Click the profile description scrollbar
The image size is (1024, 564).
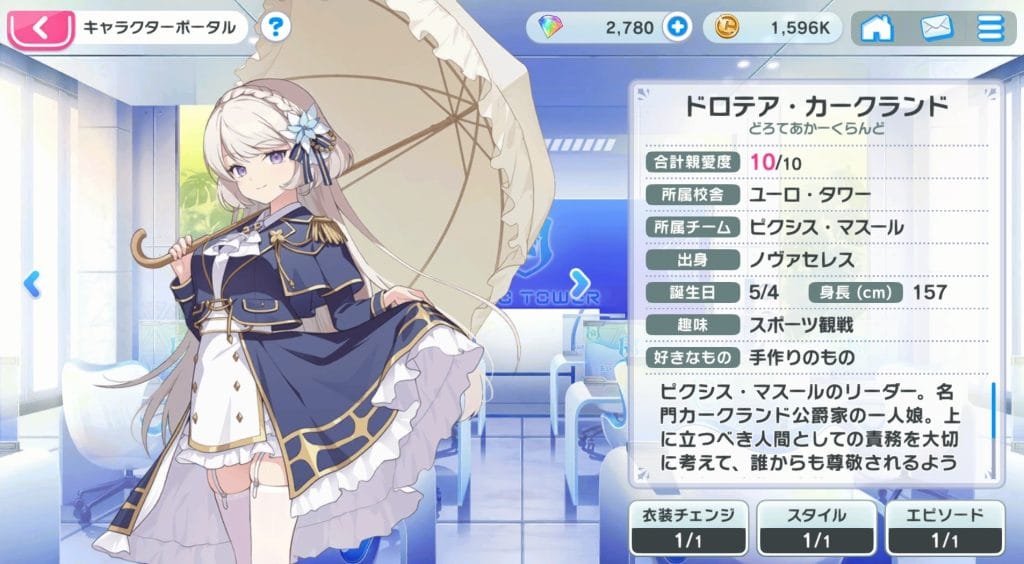pos(993,410)
